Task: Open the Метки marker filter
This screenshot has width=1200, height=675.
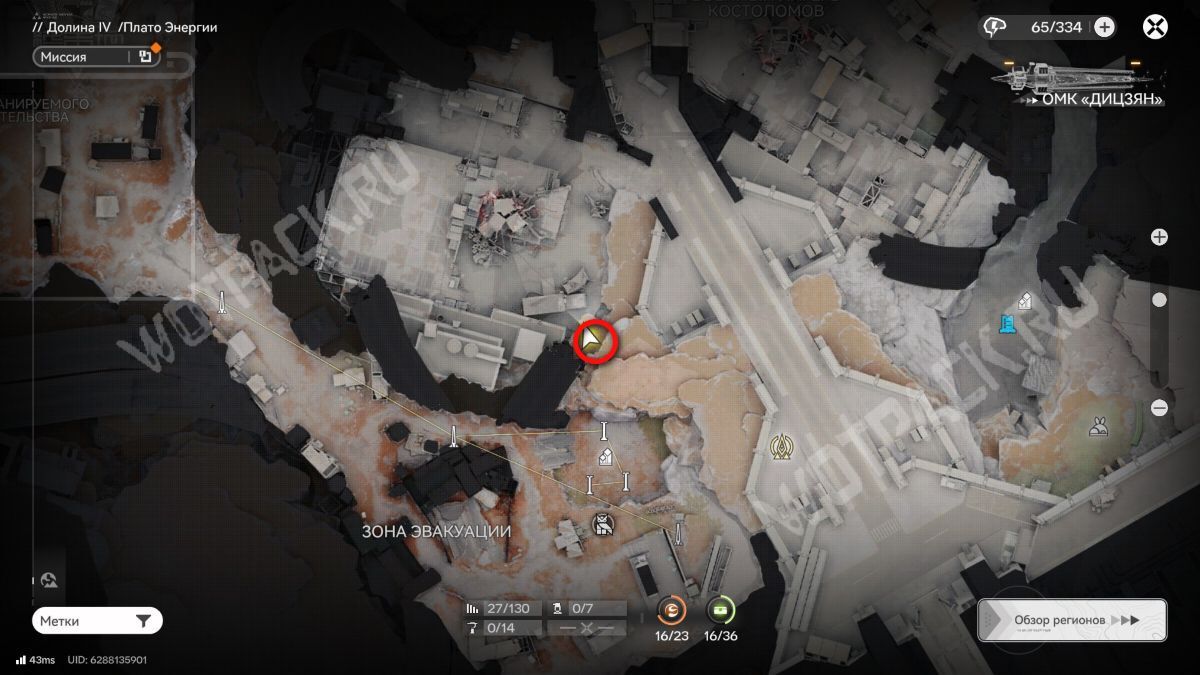Action: pos(96,621)
